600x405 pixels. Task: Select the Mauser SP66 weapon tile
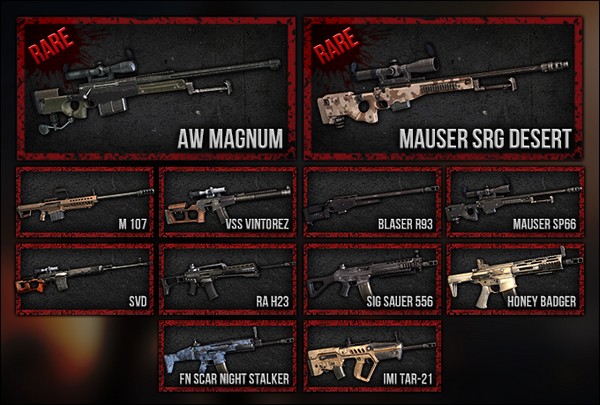[x=515, y=202]
